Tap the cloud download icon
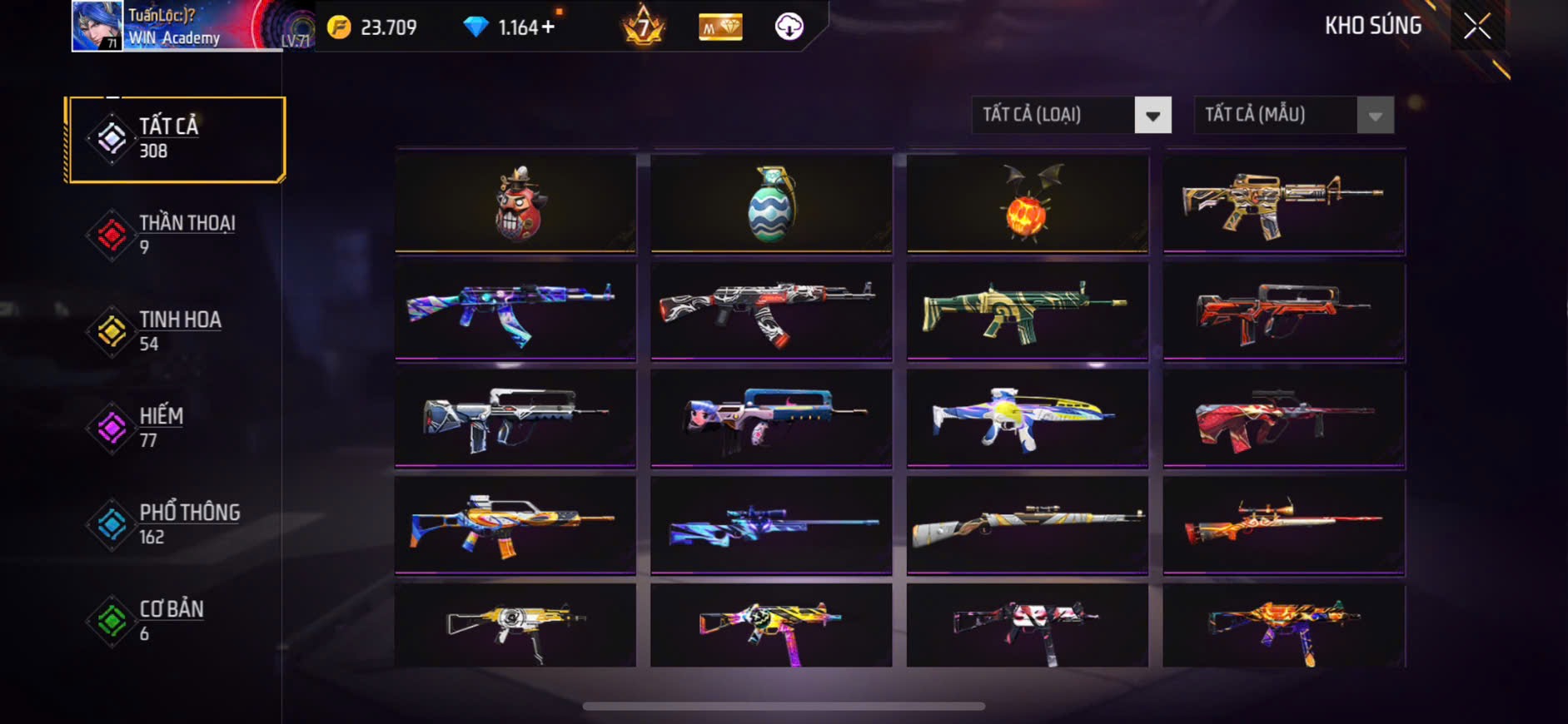 tap(789, 27)
